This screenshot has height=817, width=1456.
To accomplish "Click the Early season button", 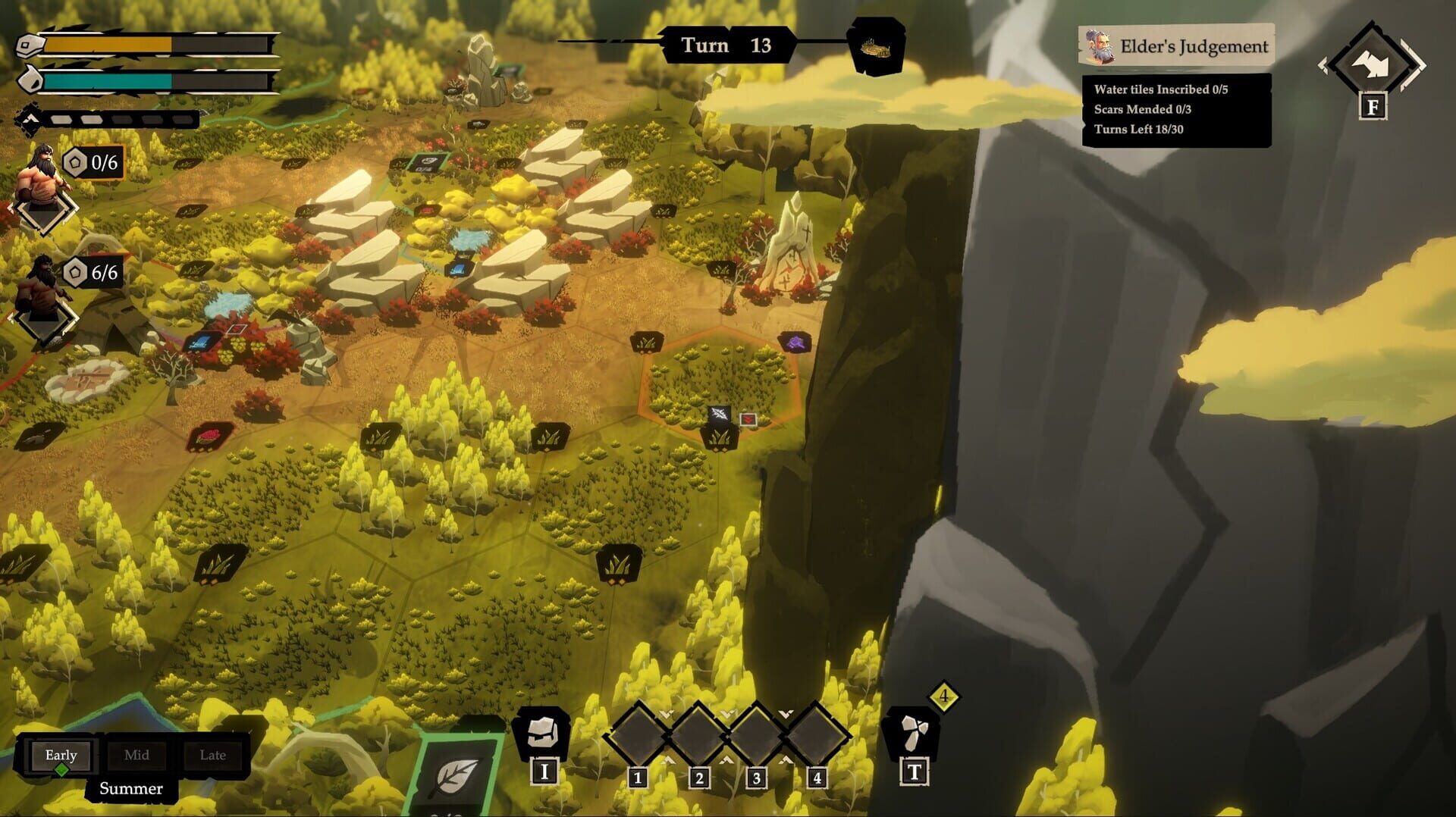I will (61, 755).
